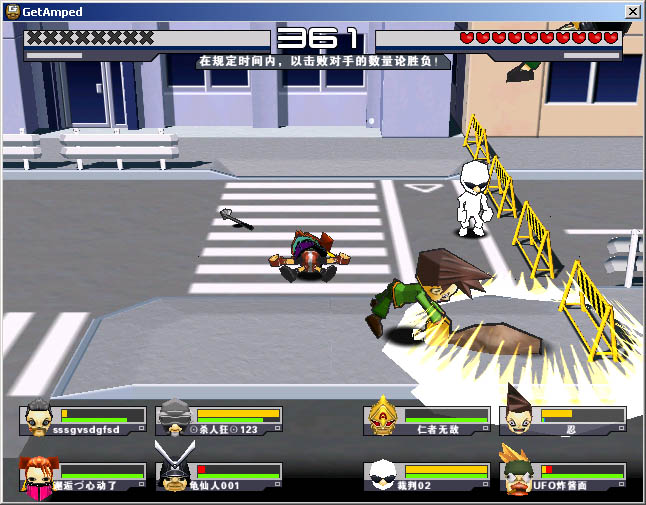Choose the 忍 player panel
646x505 pixels.
point(565,420)
